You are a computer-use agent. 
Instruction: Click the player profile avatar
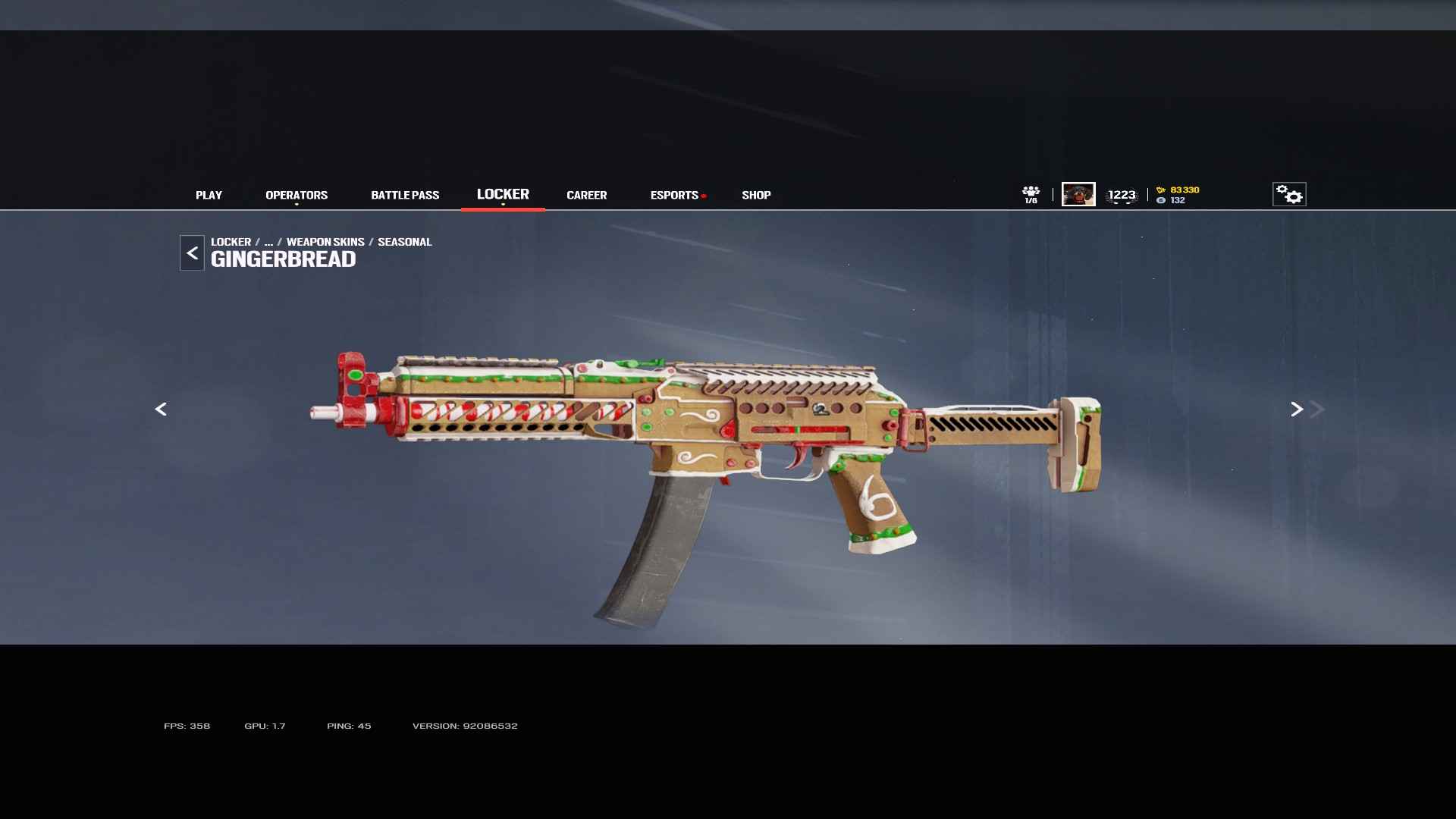tap(1078, 194)
